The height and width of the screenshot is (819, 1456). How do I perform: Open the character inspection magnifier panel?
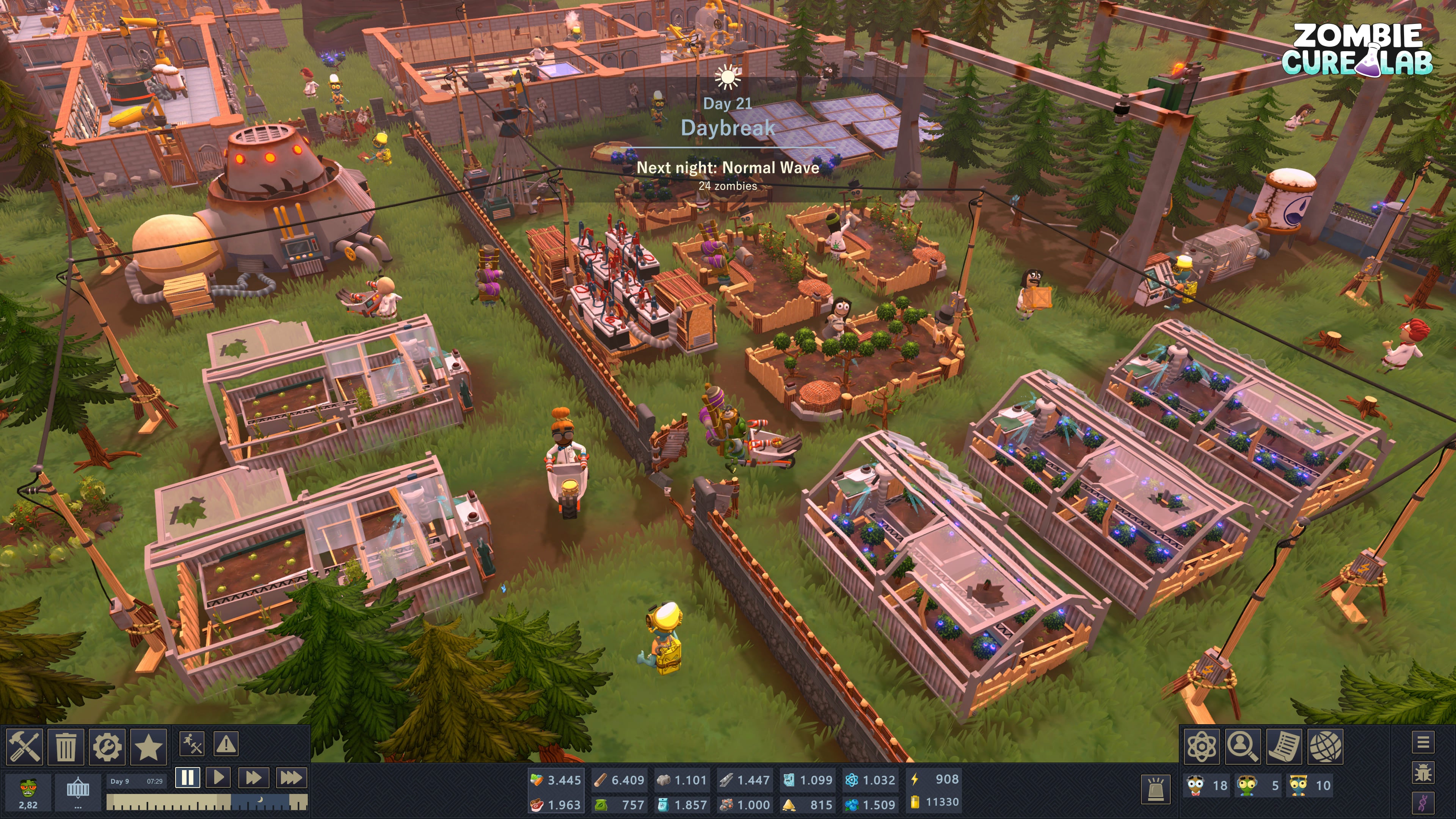[1243, 747]
